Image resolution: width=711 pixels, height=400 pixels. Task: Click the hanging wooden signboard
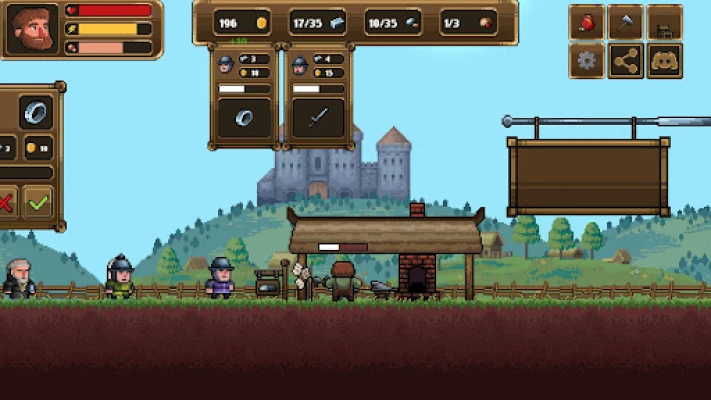[588, 176]
